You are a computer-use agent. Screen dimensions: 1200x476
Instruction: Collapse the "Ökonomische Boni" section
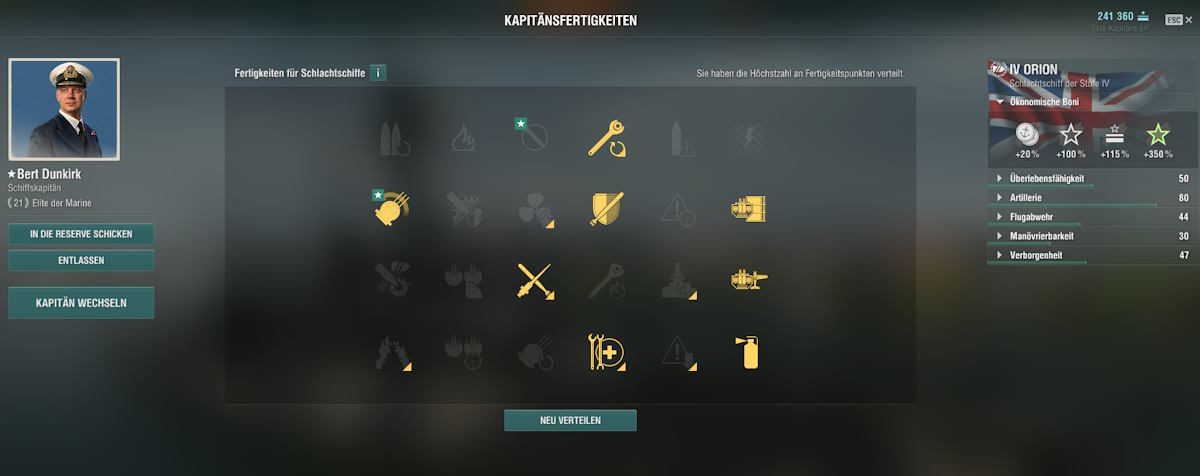(x=997, y=102)
